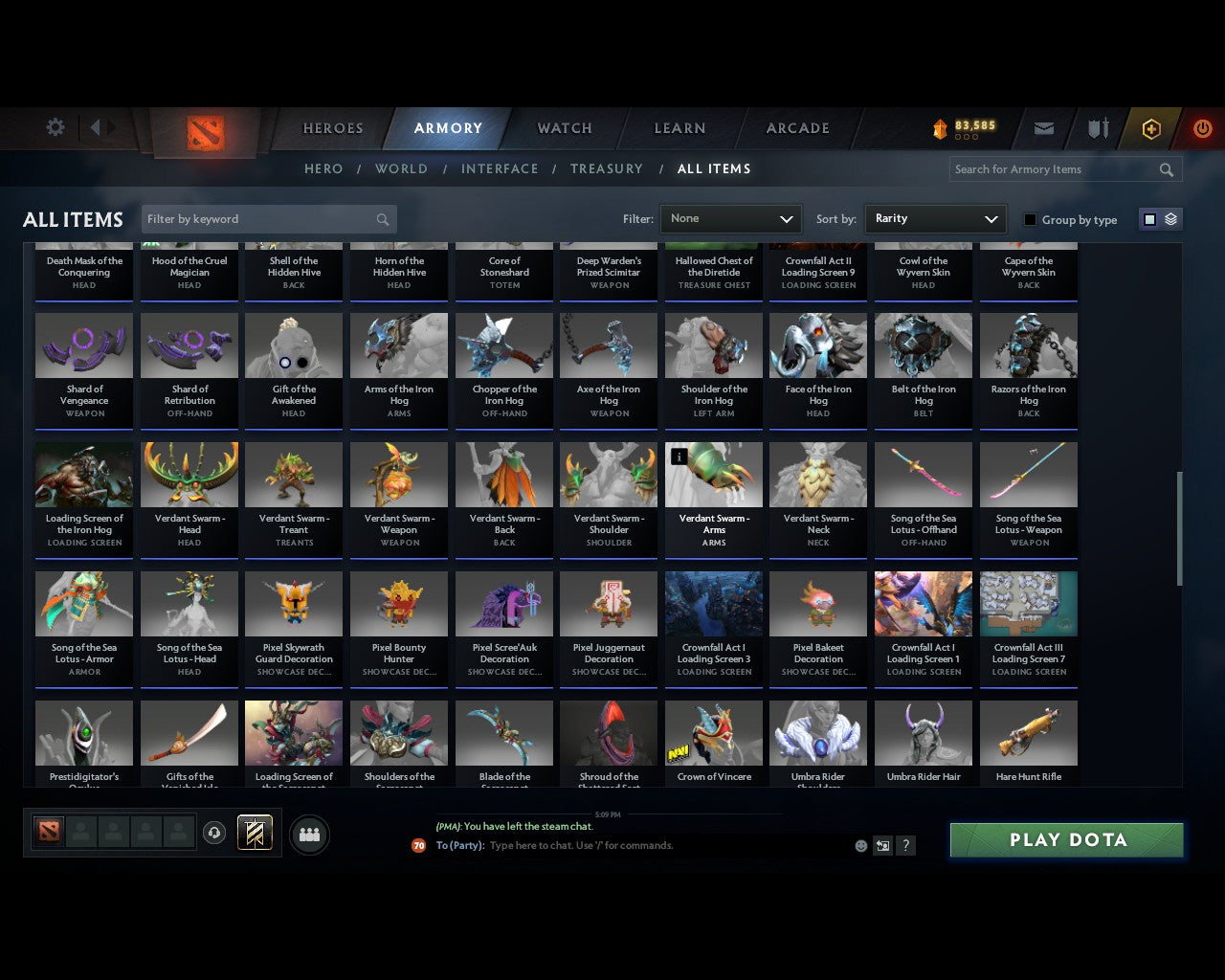Image resolution: width=1225 pixels, height=980 pixels.
Task: Open the Filter dropdown set to None
Action: pyautogui.click(x=730, y=218)
